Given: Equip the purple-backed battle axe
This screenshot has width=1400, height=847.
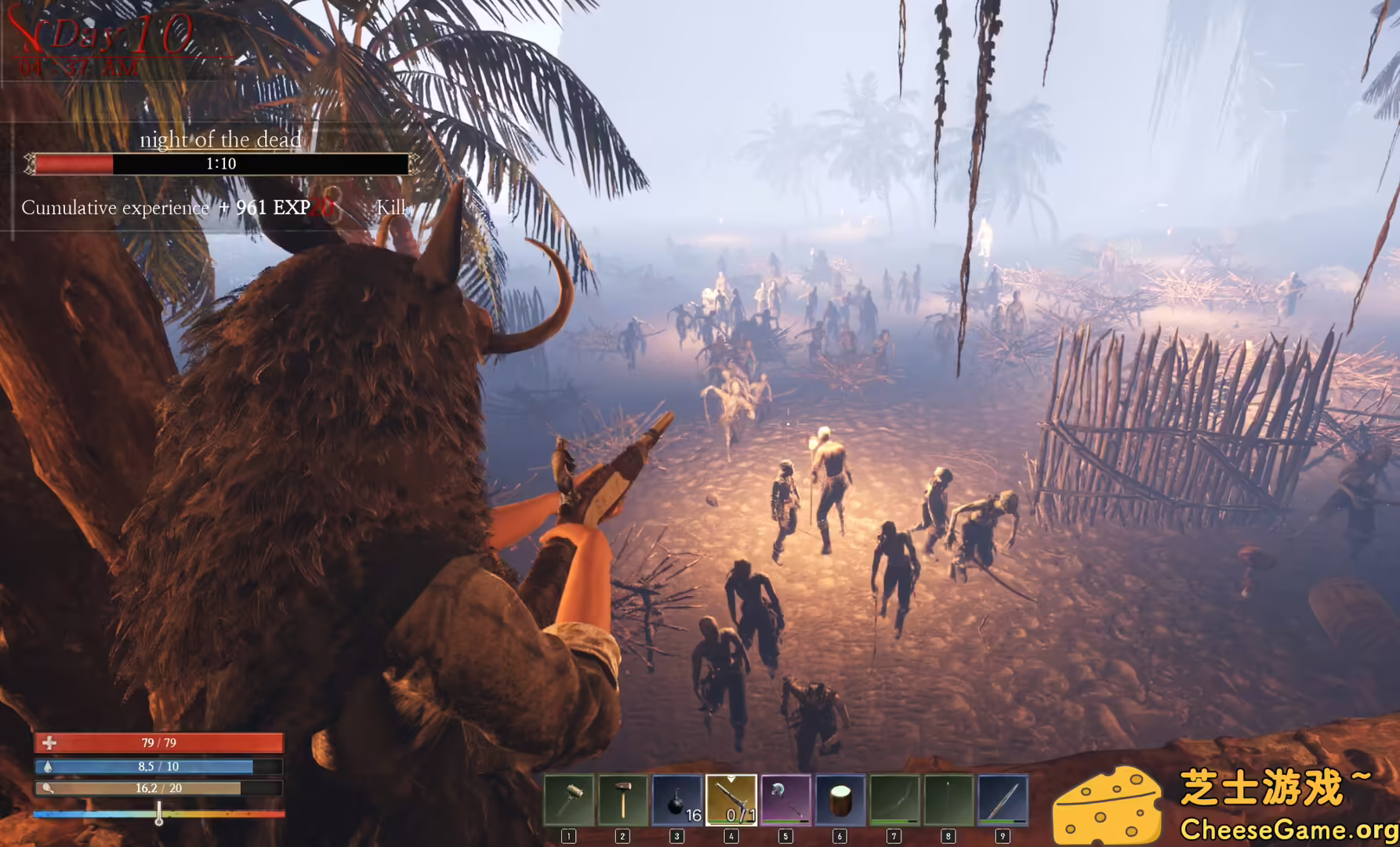Looking at the screenshot, I should pyautogui.click(x=785, y=800).
